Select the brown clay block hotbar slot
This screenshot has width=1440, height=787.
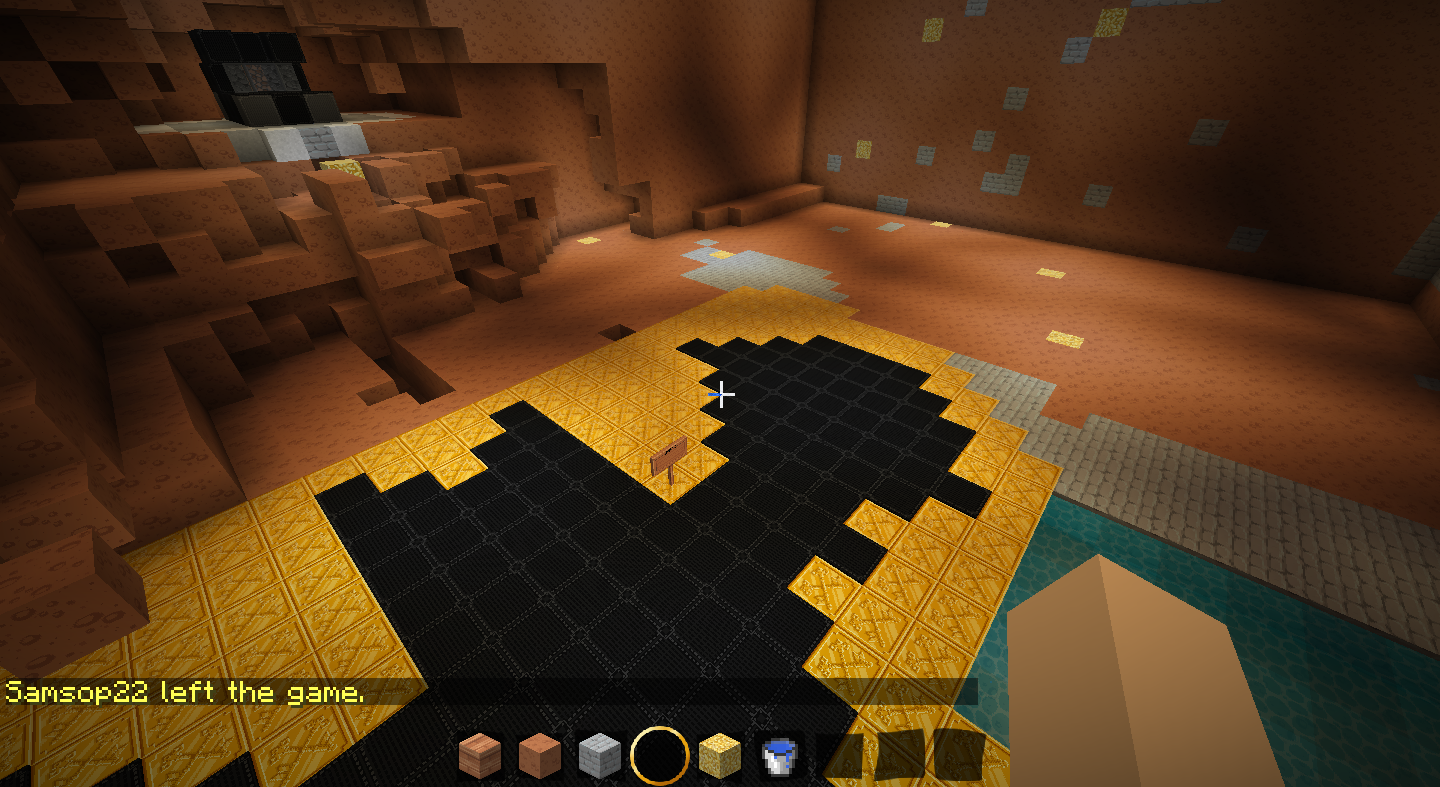[x=540, y=756]
